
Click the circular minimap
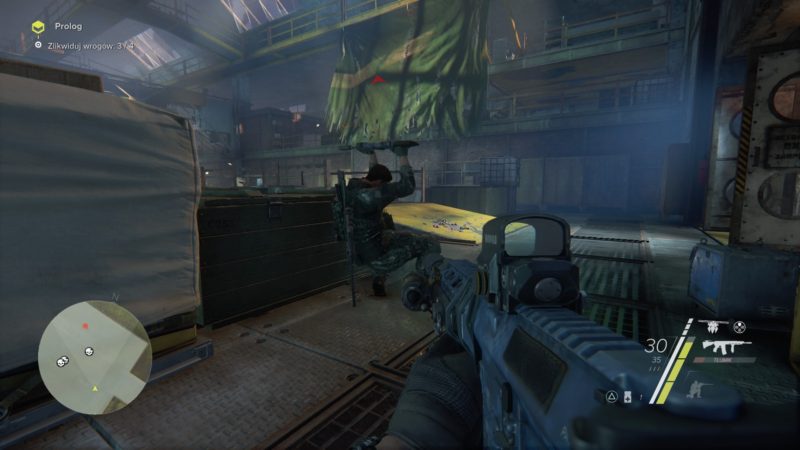tap(94, 357)
